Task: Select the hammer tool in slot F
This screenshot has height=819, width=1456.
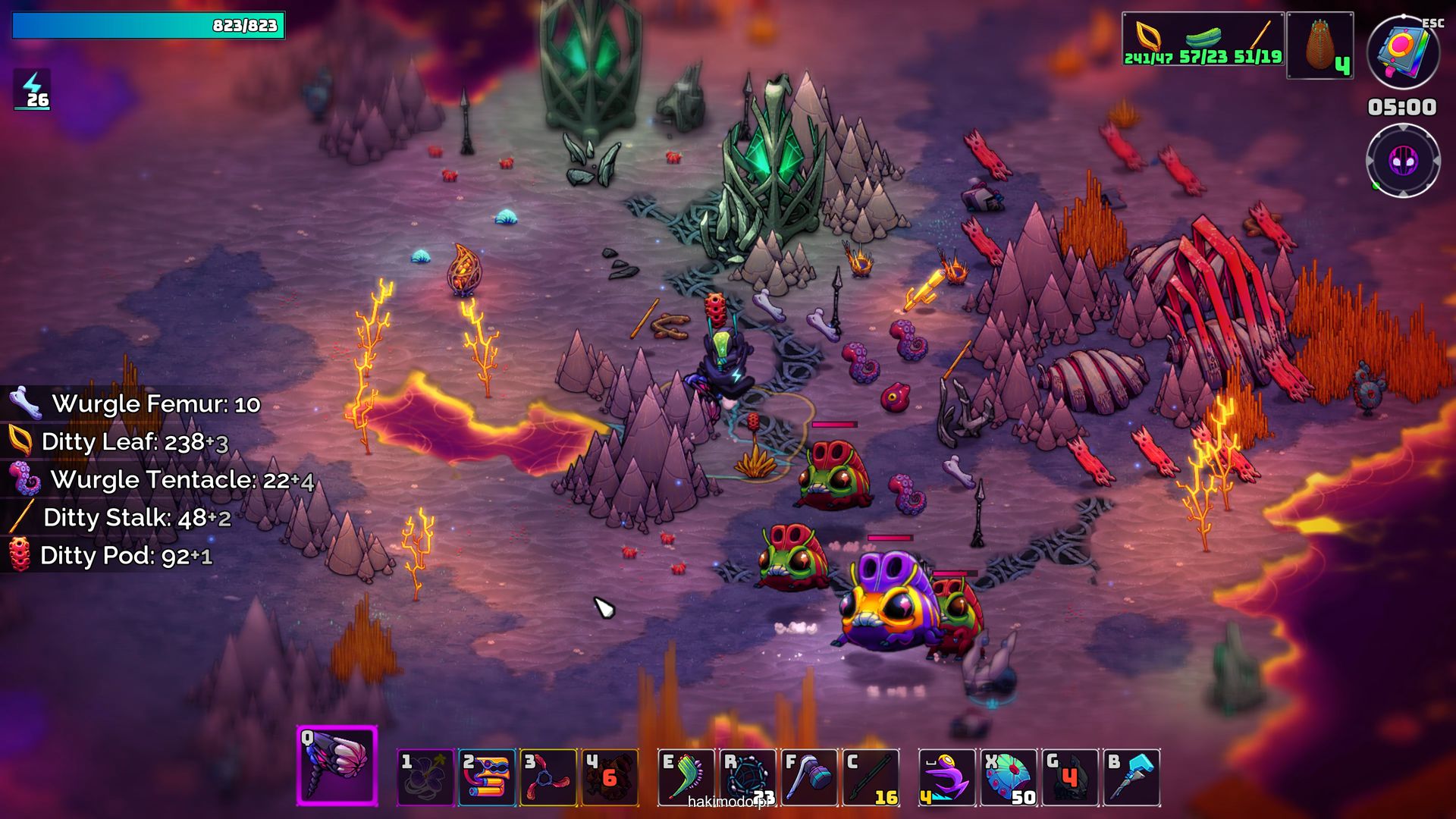Action: tap(809, 777)
